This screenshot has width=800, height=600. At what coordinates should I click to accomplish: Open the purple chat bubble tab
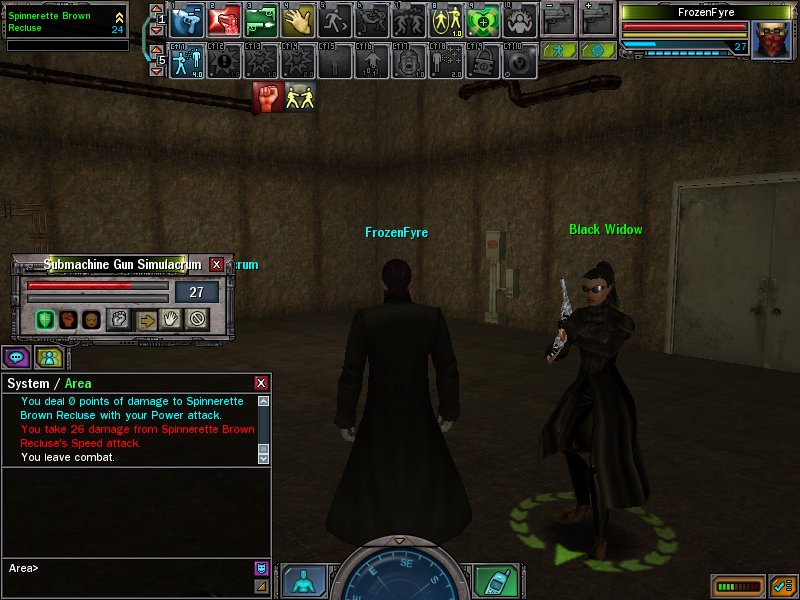[x=15, y=357]
